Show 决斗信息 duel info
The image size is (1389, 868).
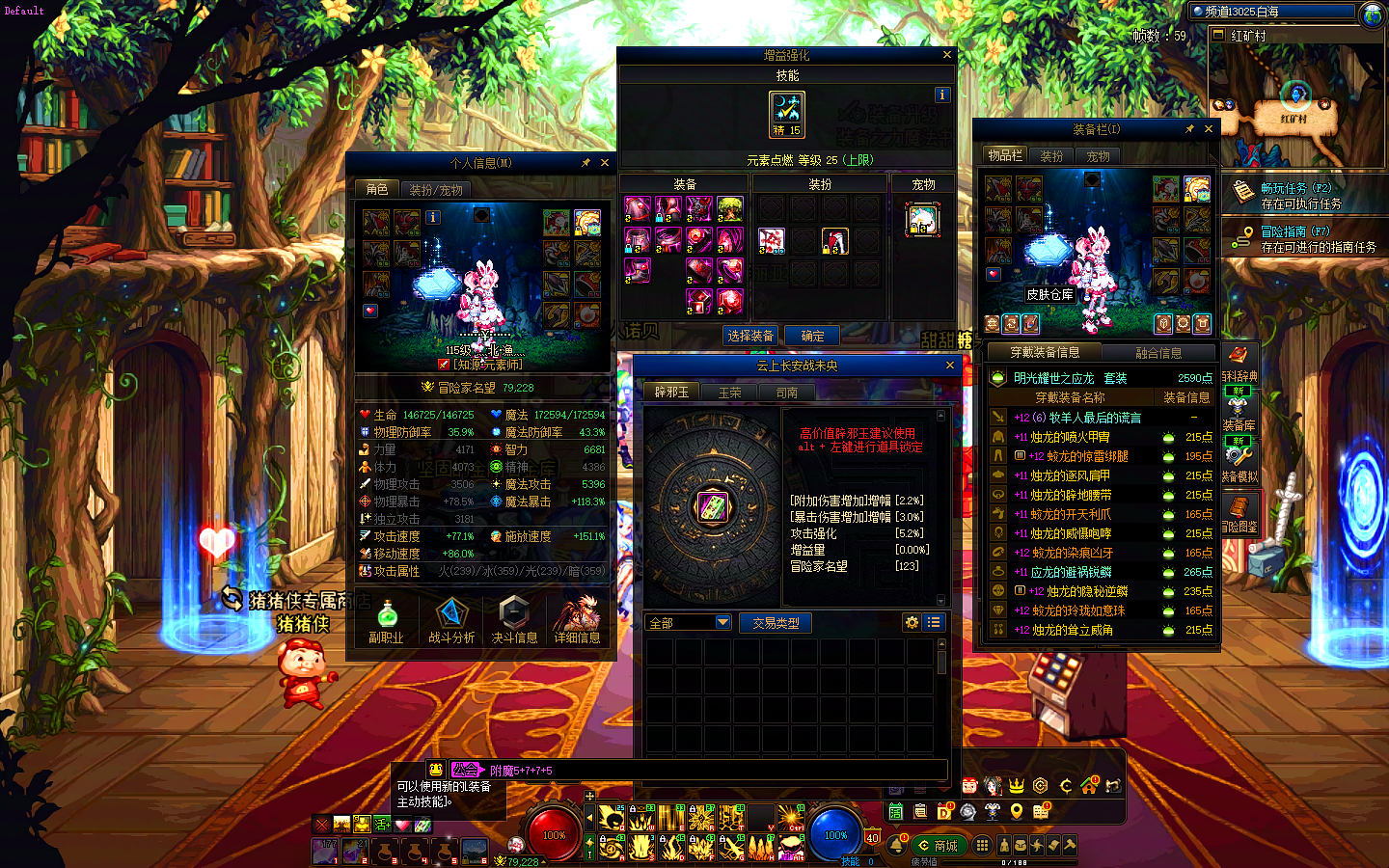[x=514, y=621]
